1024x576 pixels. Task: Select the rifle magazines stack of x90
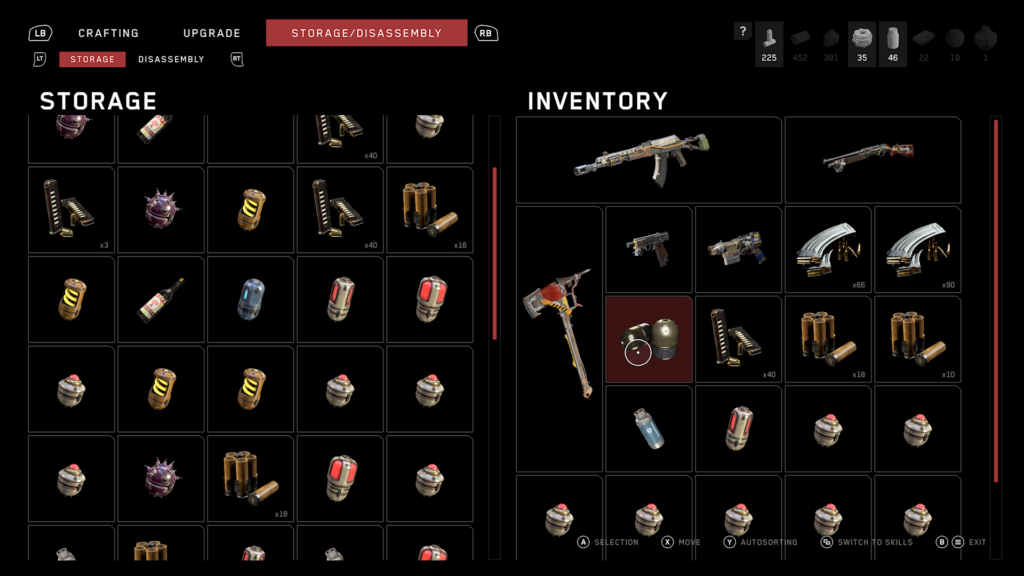[917, 250]
